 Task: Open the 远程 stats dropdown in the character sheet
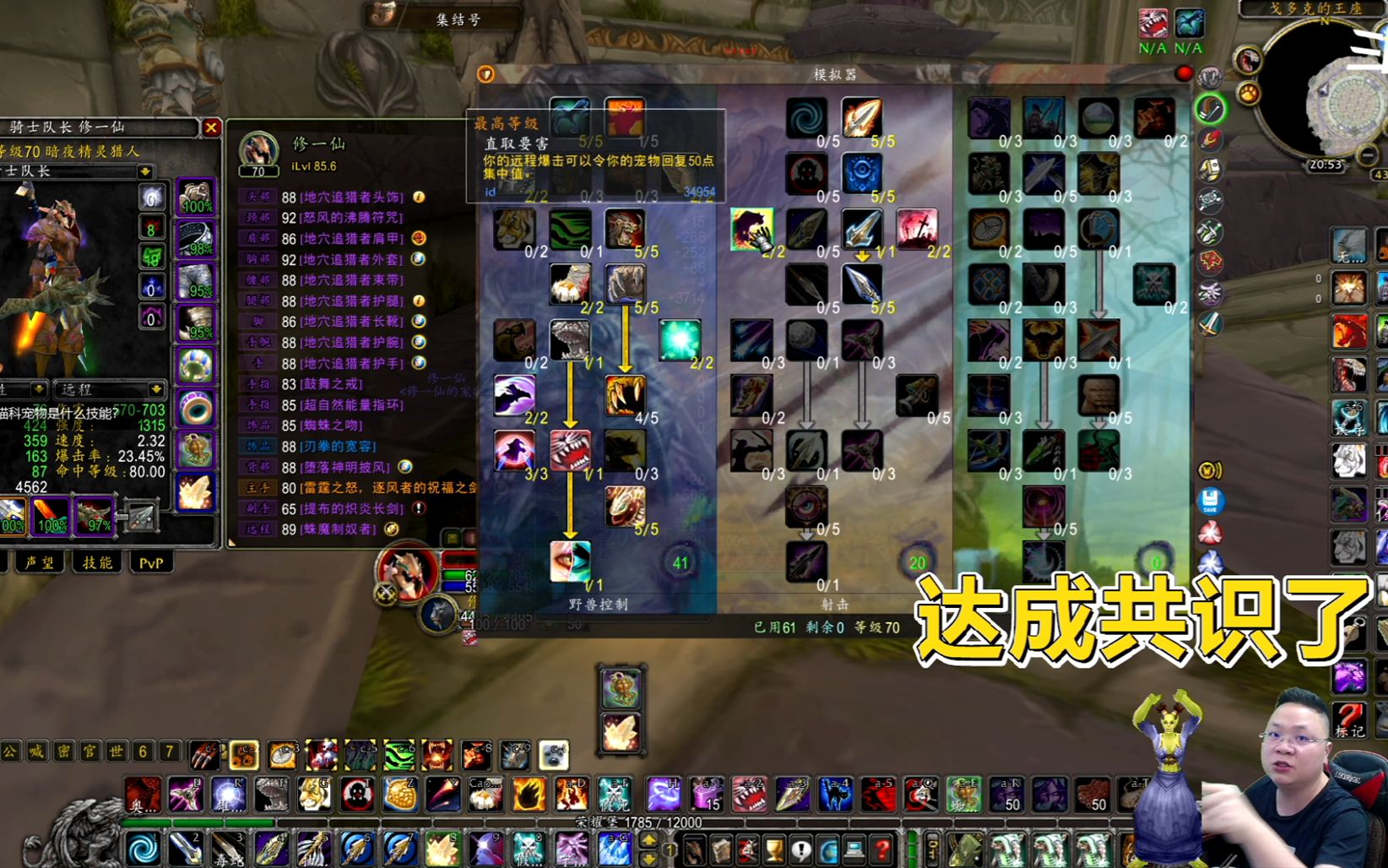pos(110,390)
